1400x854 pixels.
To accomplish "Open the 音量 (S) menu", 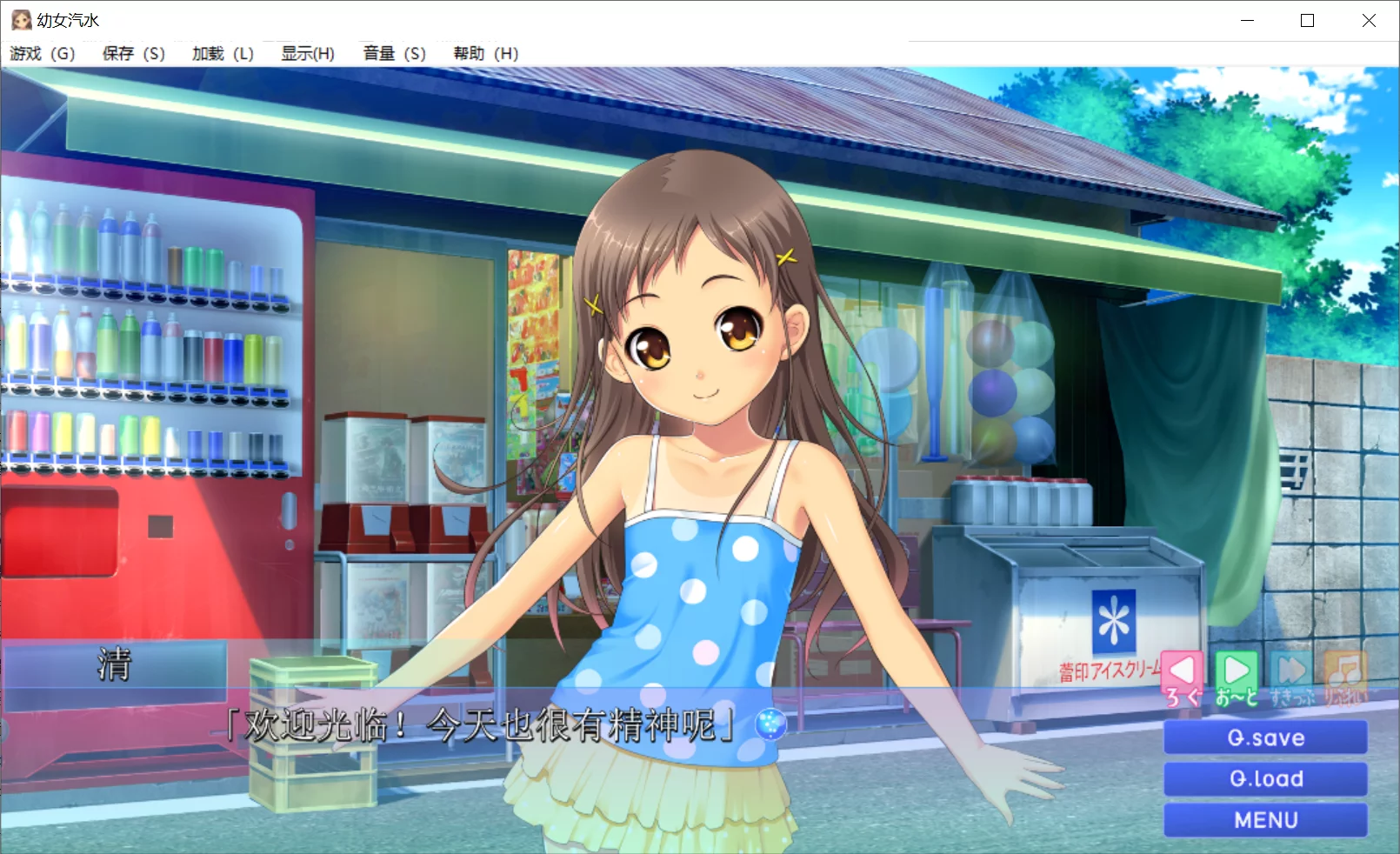I will (394, 54).
